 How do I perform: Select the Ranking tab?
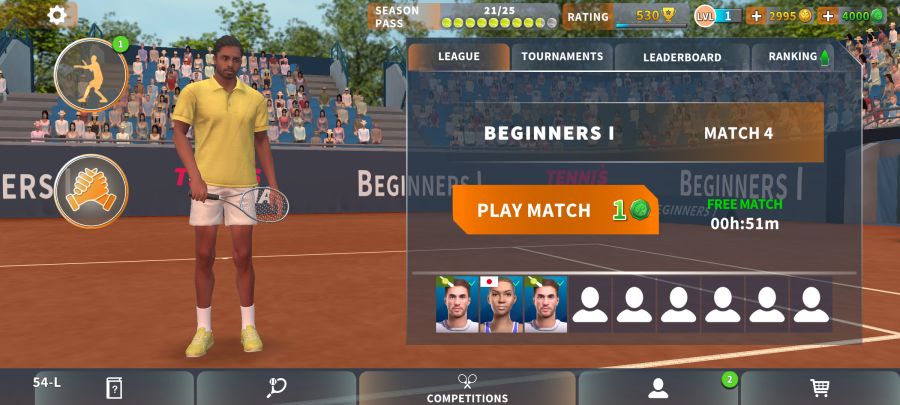[794, 57]
